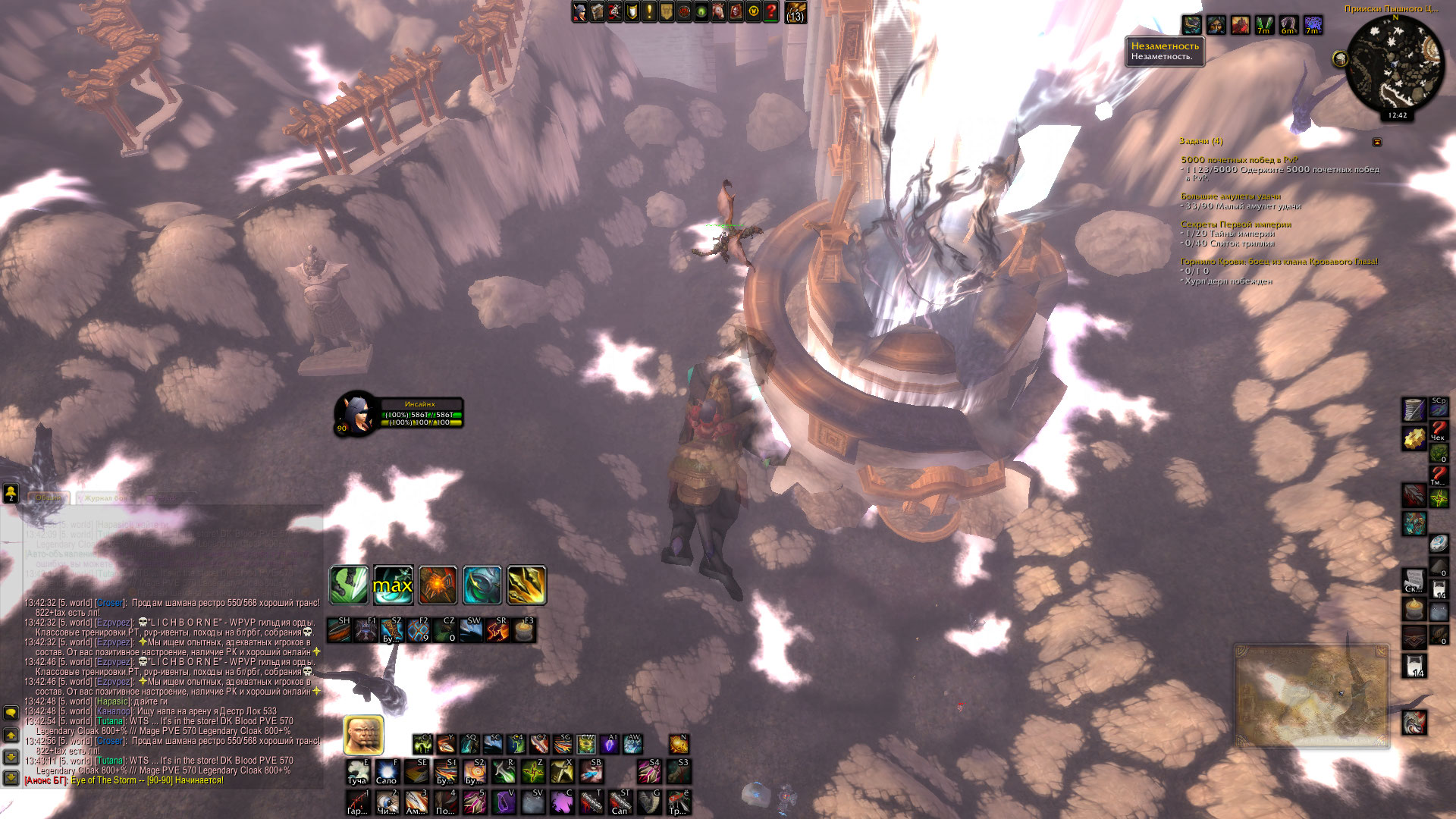Open the tracking button beside the minimap
The height and width of the screenshot is (819, 1456).
point(1340,58)
